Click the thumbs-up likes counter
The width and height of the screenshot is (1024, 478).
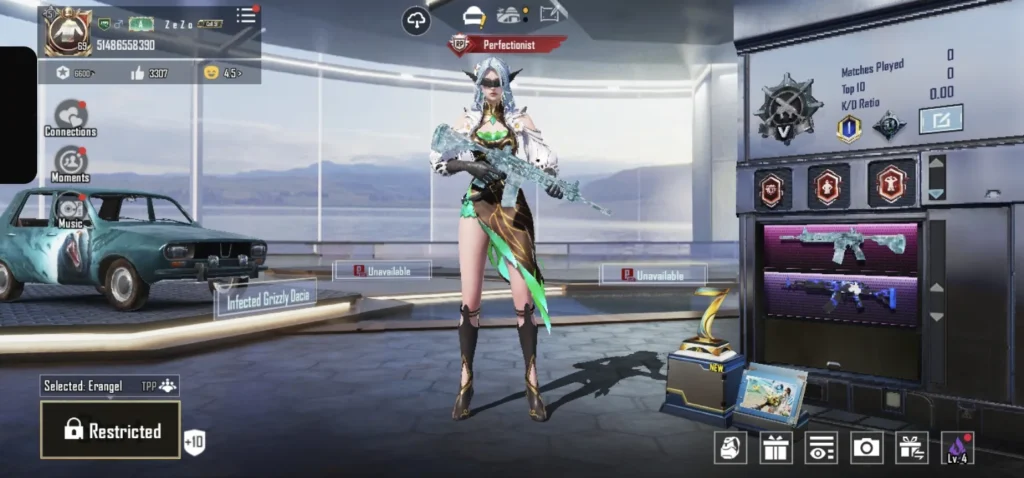[x=149, y=73]
